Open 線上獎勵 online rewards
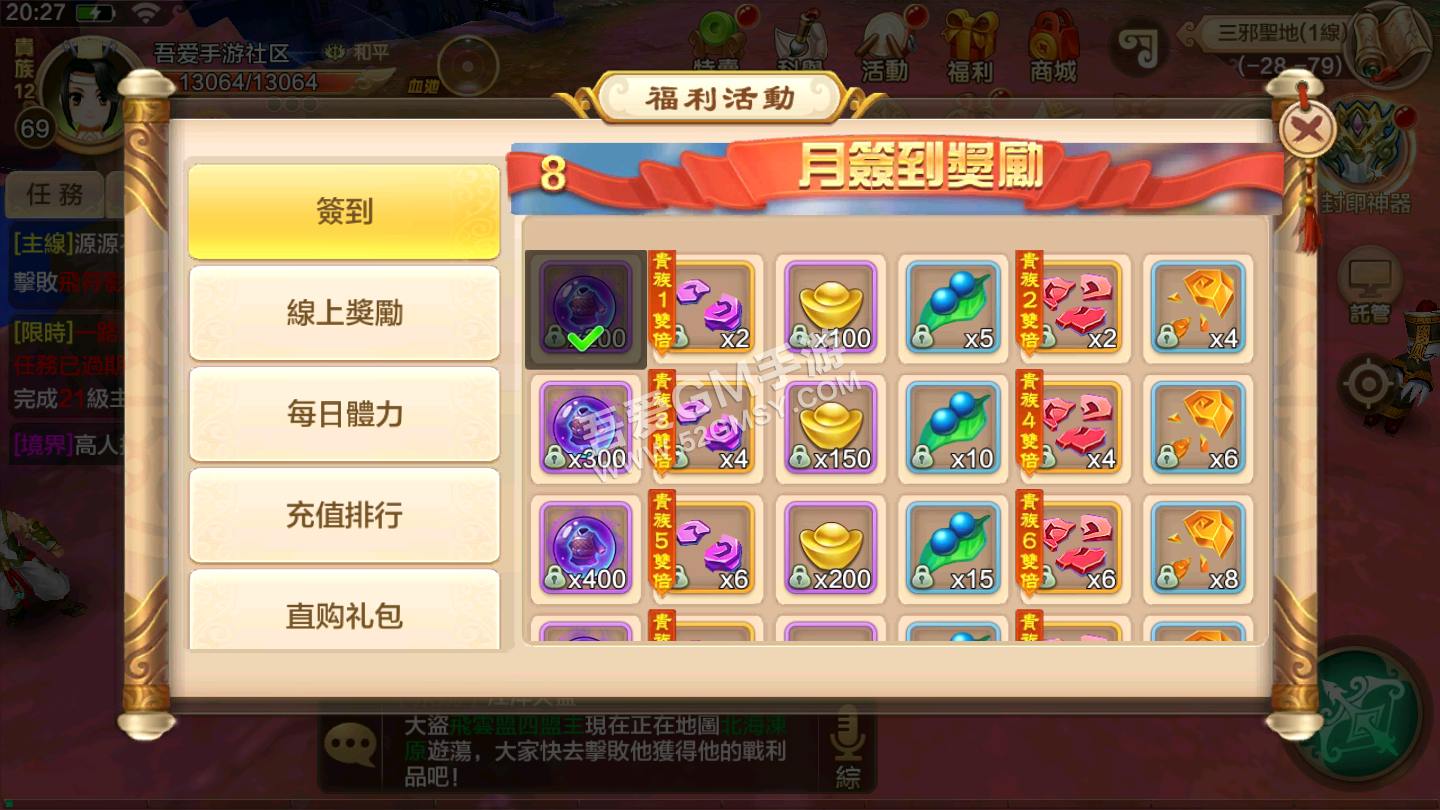Screen dimensions: 1440x810 (x=344, y=311)
